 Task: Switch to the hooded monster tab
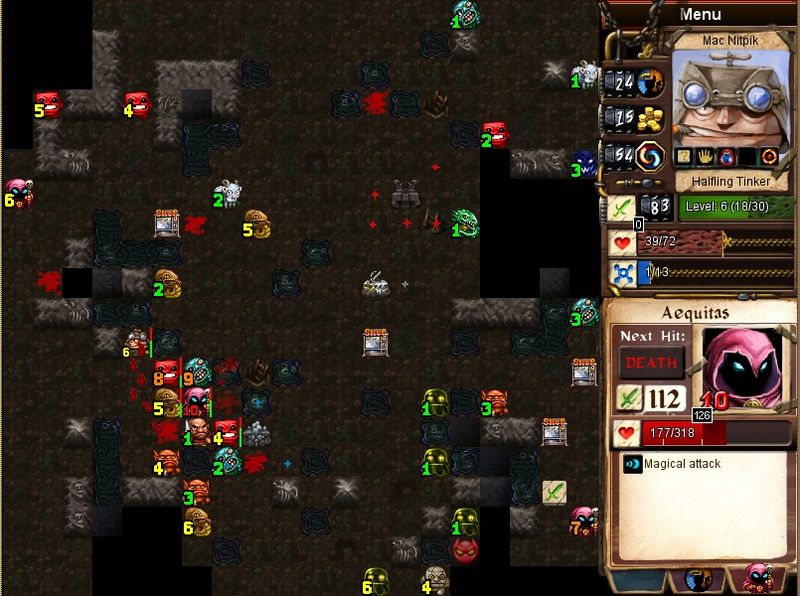pos(757,579)
